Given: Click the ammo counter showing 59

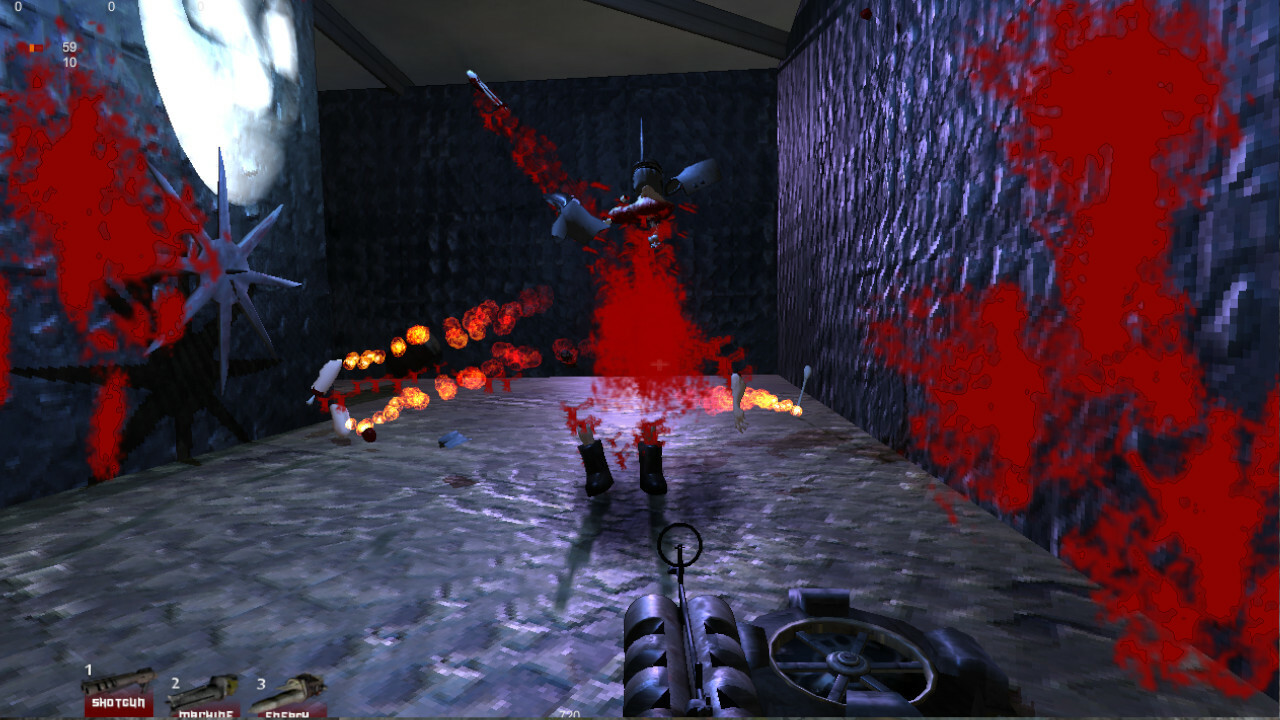Looking at the screenshot, I should point(68,46).
